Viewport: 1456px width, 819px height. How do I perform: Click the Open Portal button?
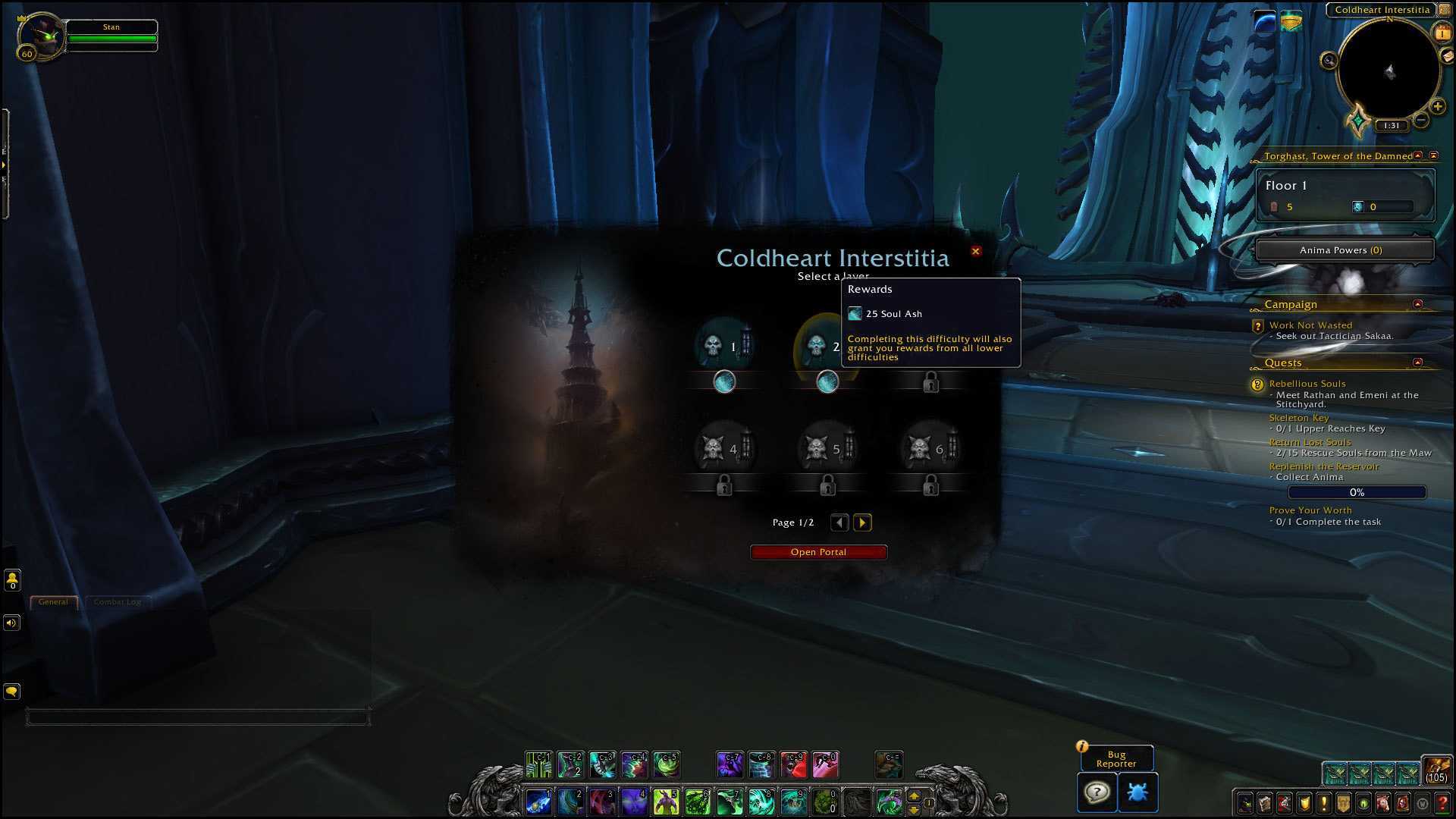(x=818, y=552)
